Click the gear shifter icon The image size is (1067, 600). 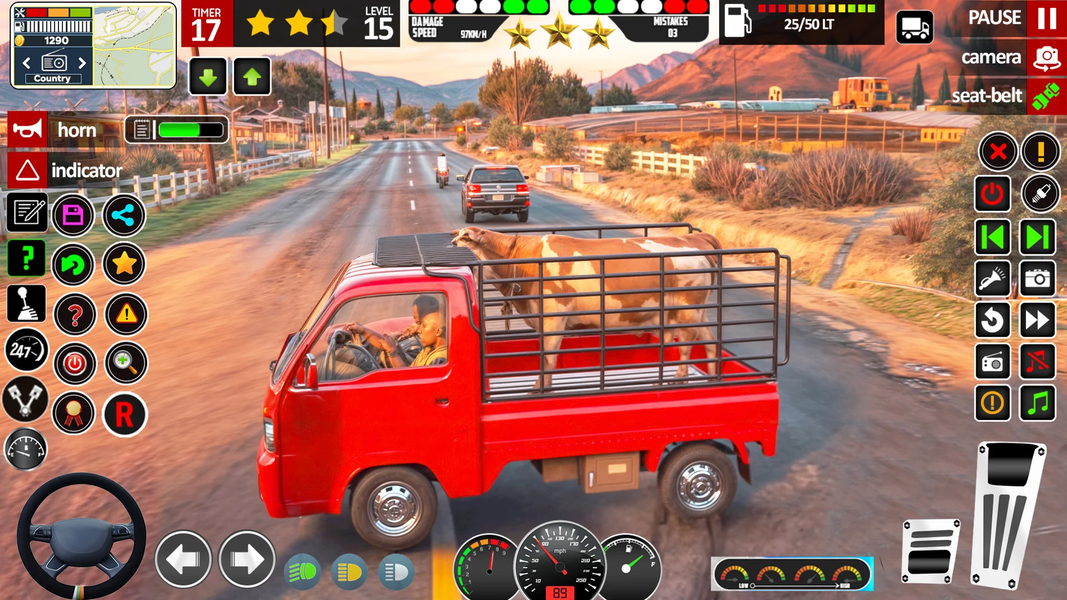click(x=26, y=304)
